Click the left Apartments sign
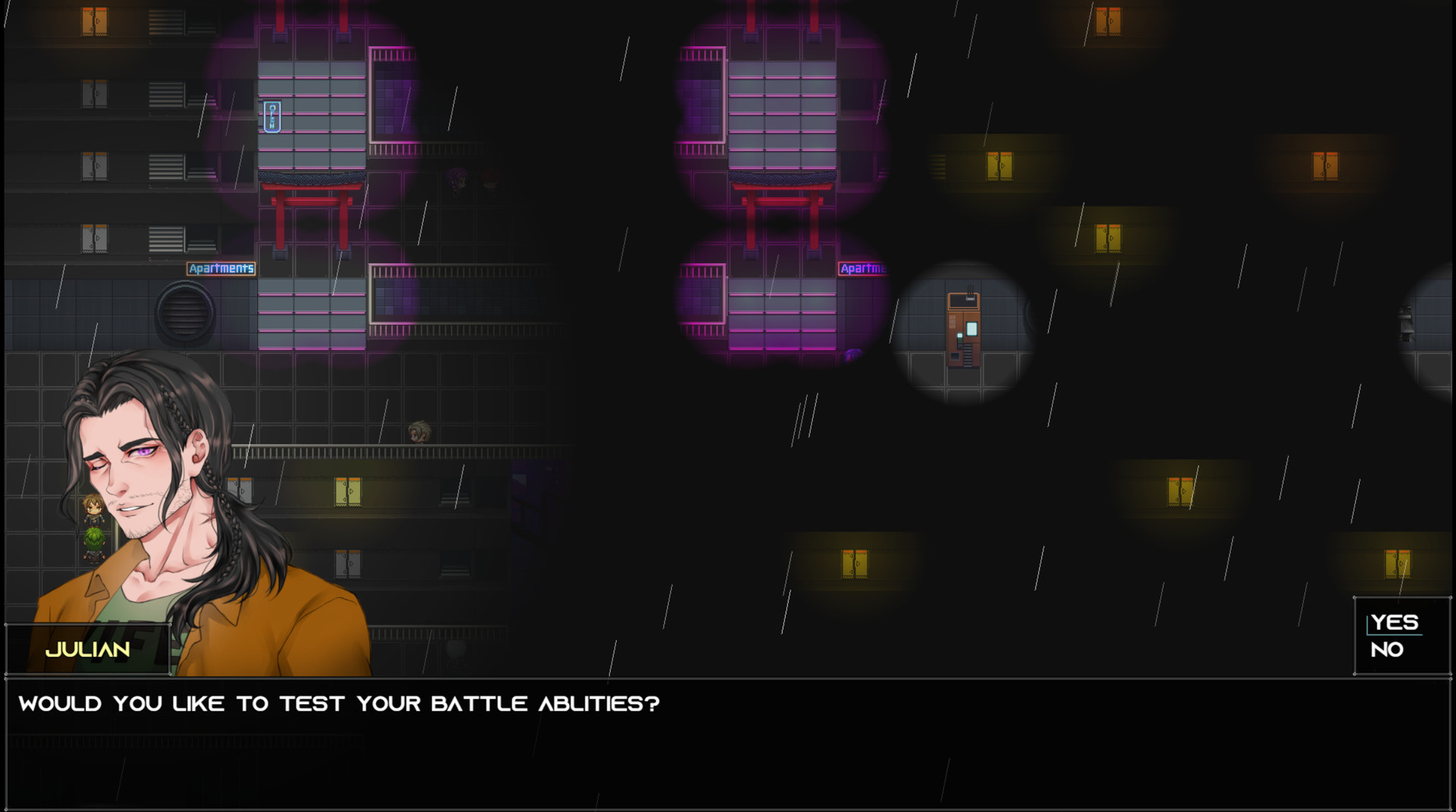 click(221, 268)
